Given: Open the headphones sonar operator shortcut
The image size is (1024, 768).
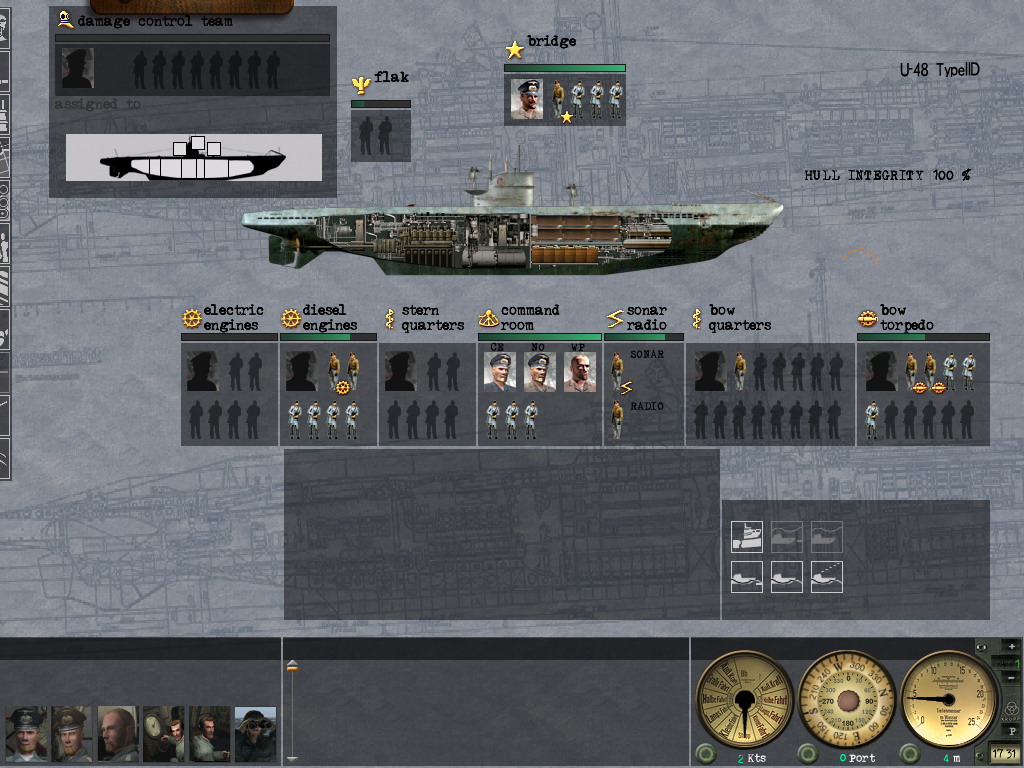Looking at the screenshot, I should tap(210, 734).
